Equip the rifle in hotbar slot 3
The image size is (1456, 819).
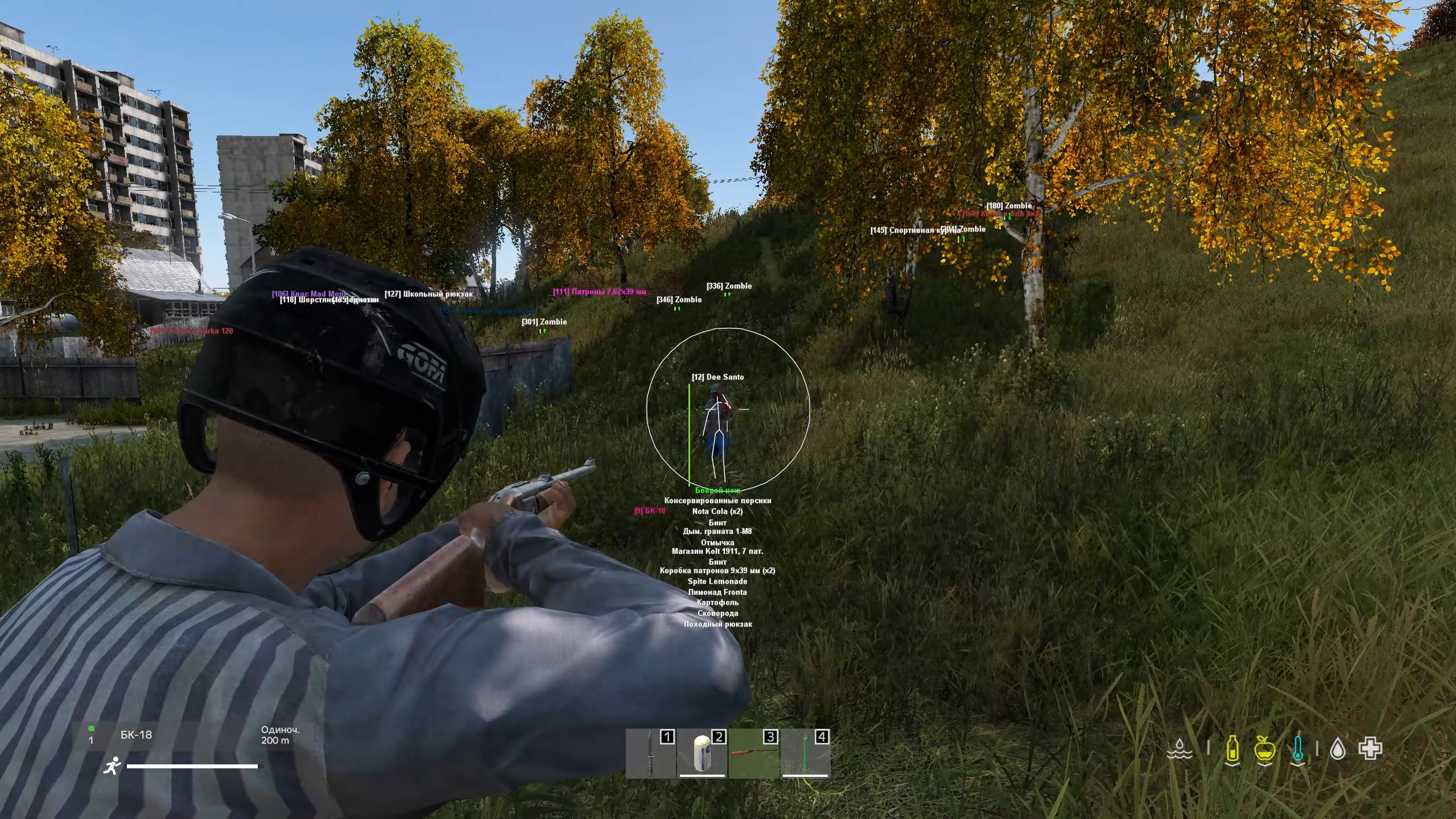(x=753, y=754)
